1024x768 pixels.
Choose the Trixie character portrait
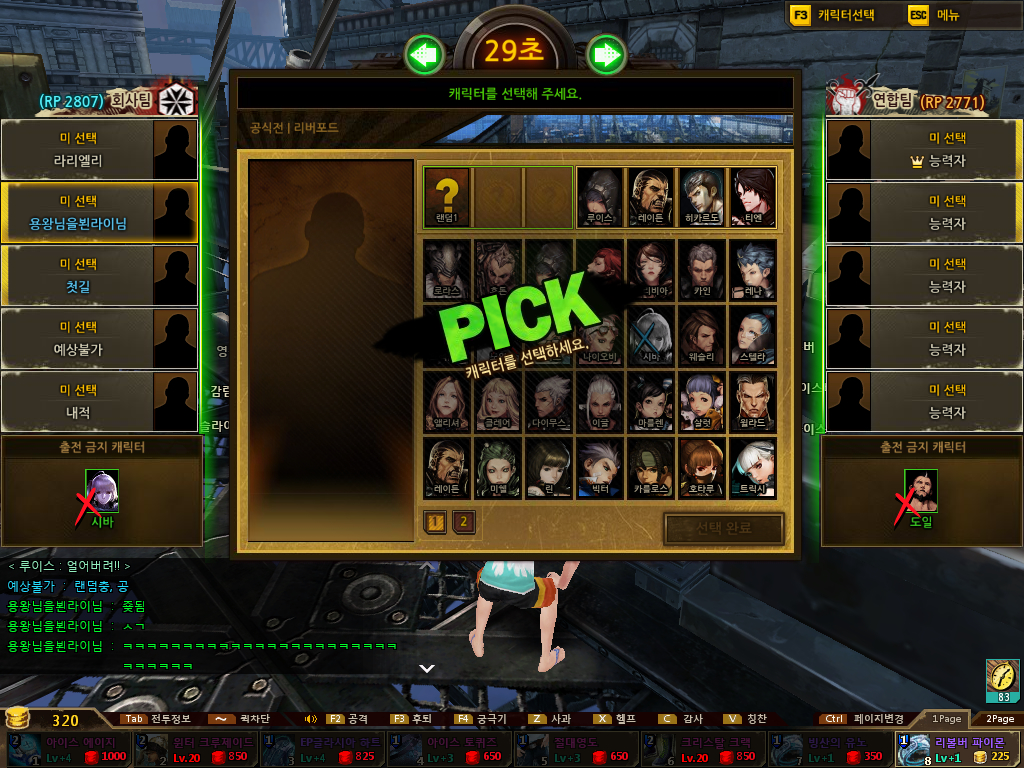pos(753,468)
